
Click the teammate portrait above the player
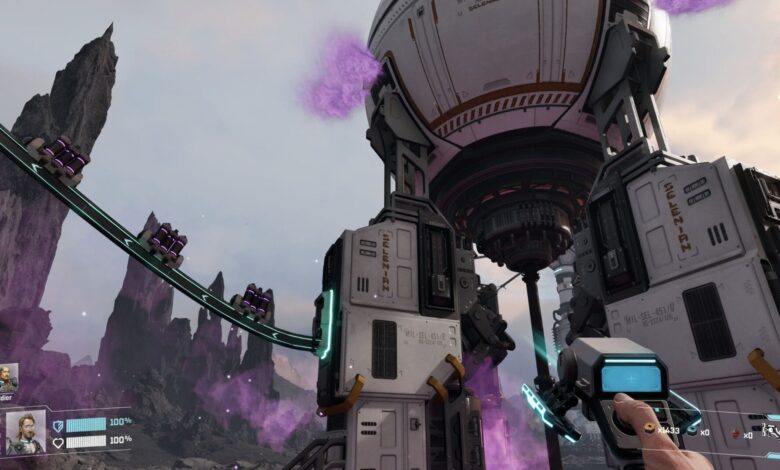(x=8, y=378)
